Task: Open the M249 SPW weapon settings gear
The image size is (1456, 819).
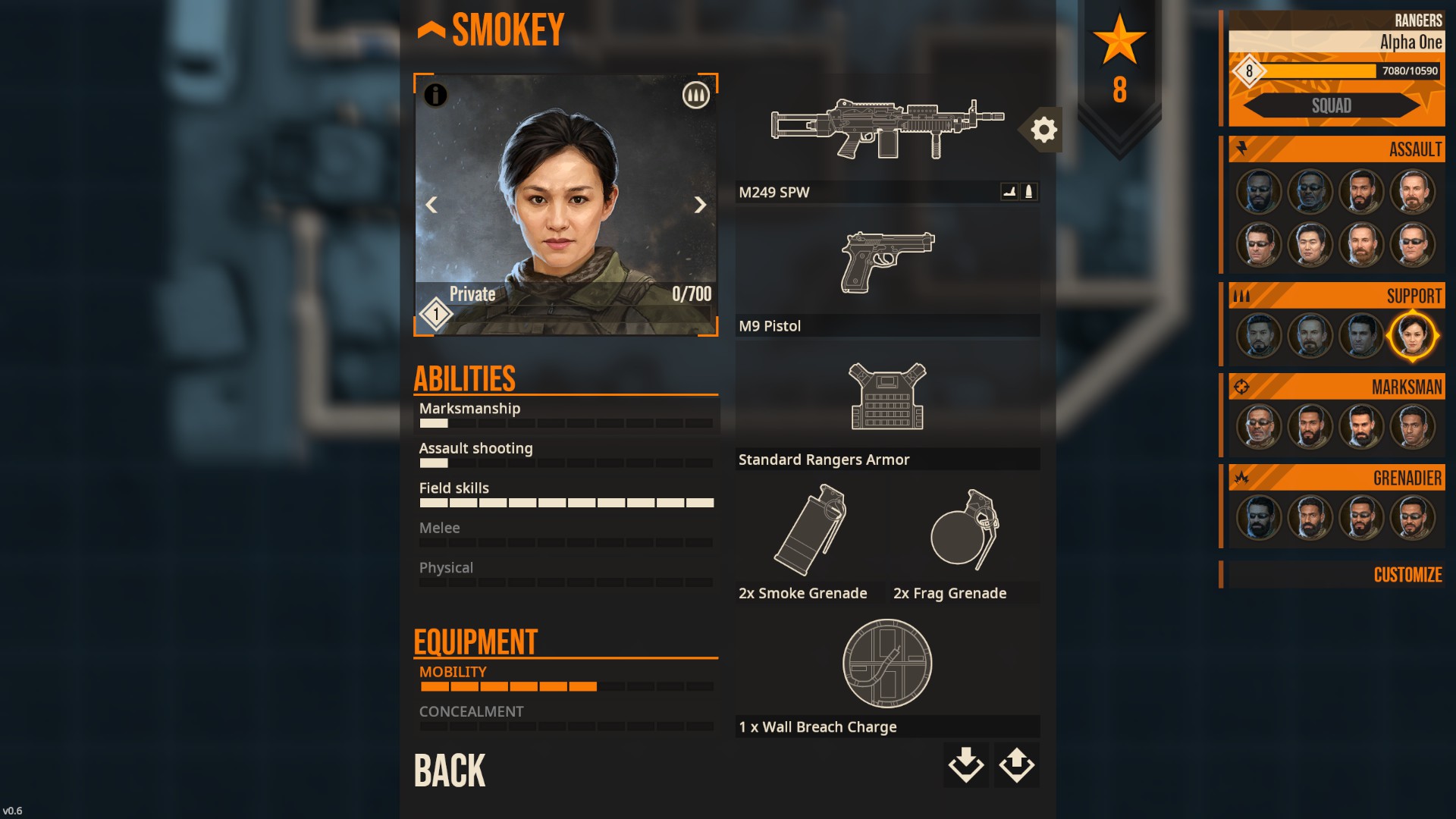Action: pos(1043,130)
